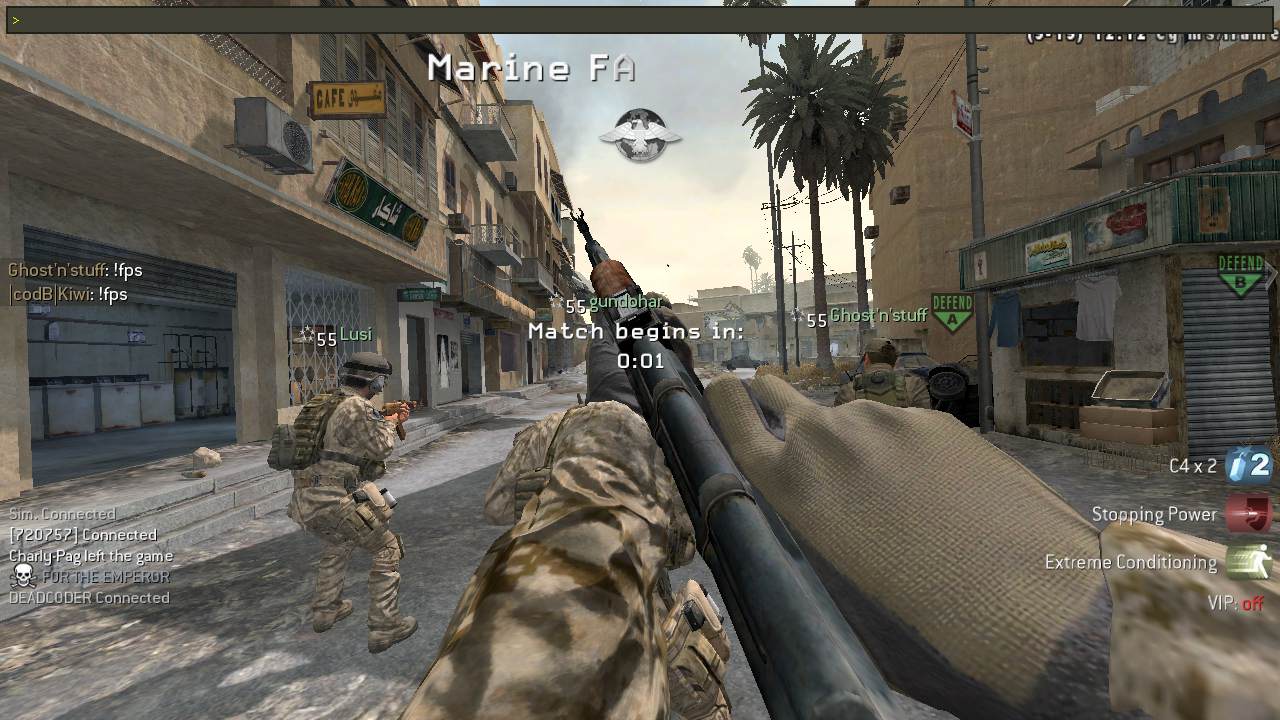The image size is (1280, 720).
Task: Click the Marine faction eagle emblem
Action: pos(640,135)
